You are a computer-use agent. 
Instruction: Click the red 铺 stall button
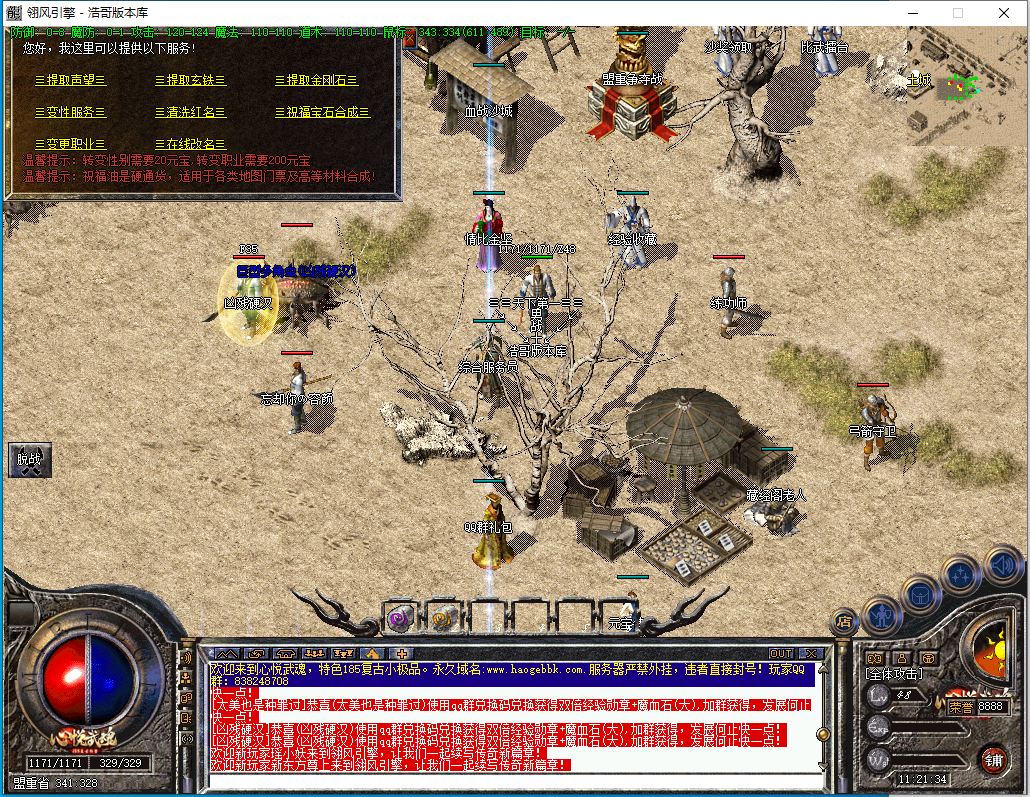coord(993,759)
